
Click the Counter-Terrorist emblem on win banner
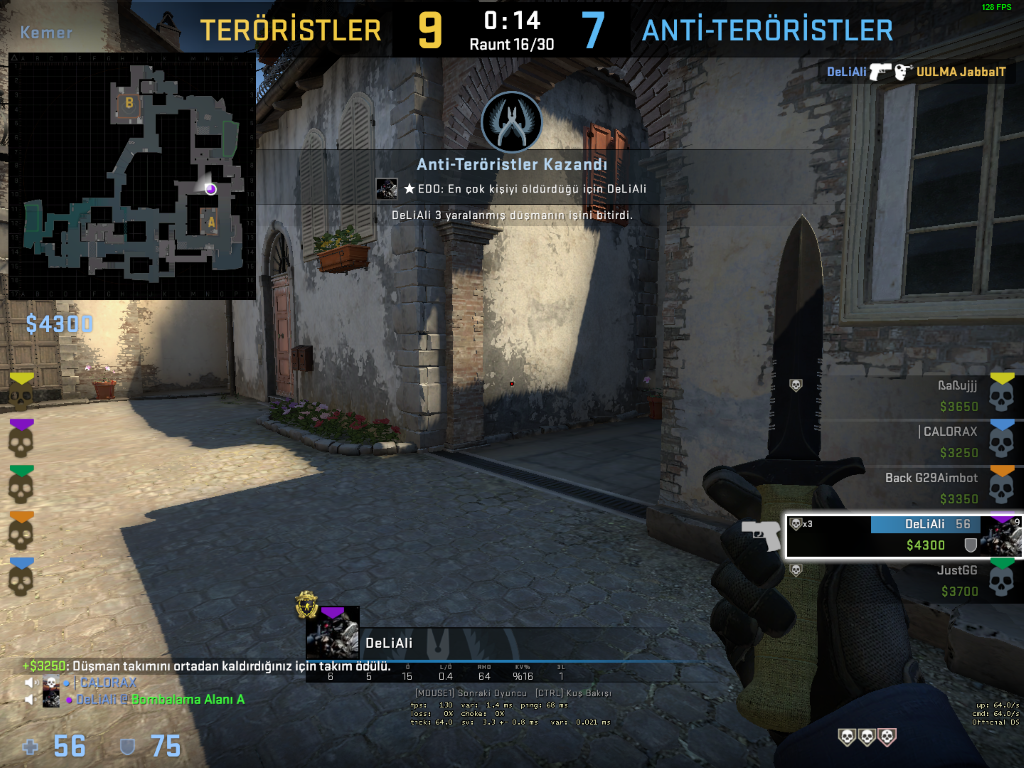pos(511,122)
